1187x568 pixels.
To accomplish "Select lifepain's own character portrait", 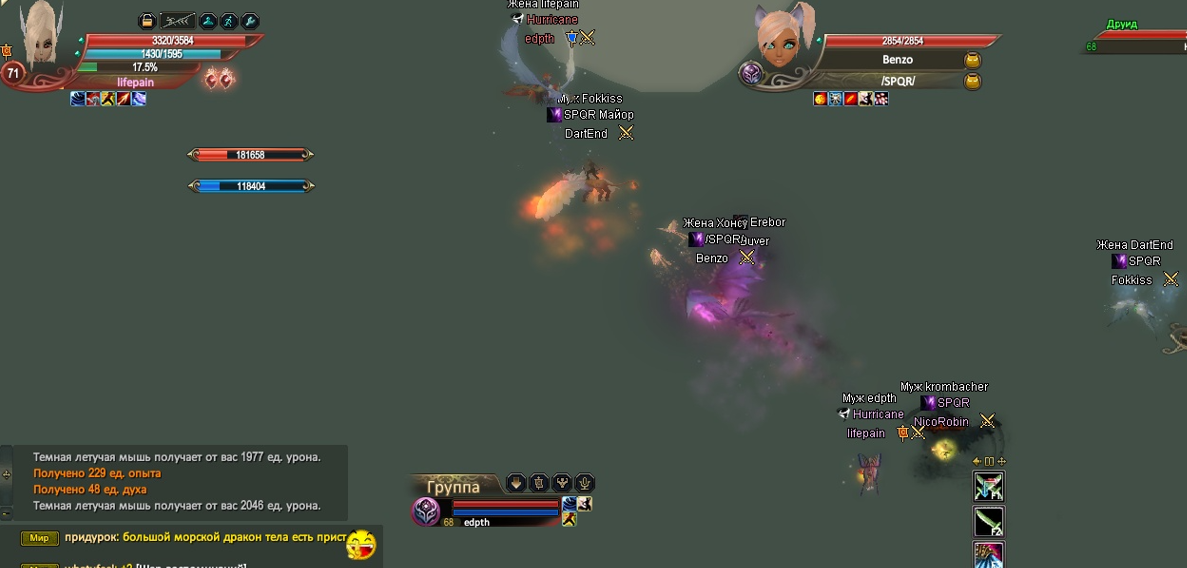I will tap(42, 36).
